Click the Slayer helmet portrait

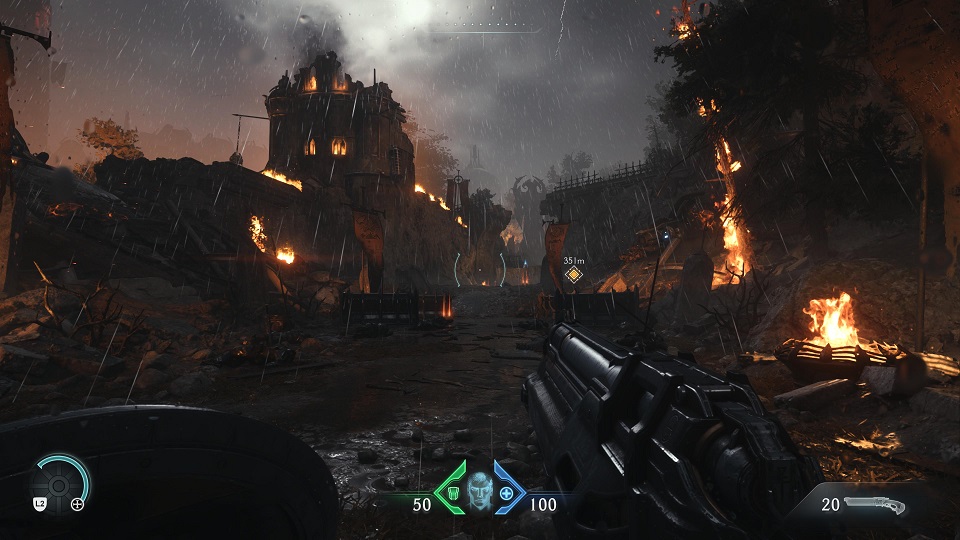(479, 493)
